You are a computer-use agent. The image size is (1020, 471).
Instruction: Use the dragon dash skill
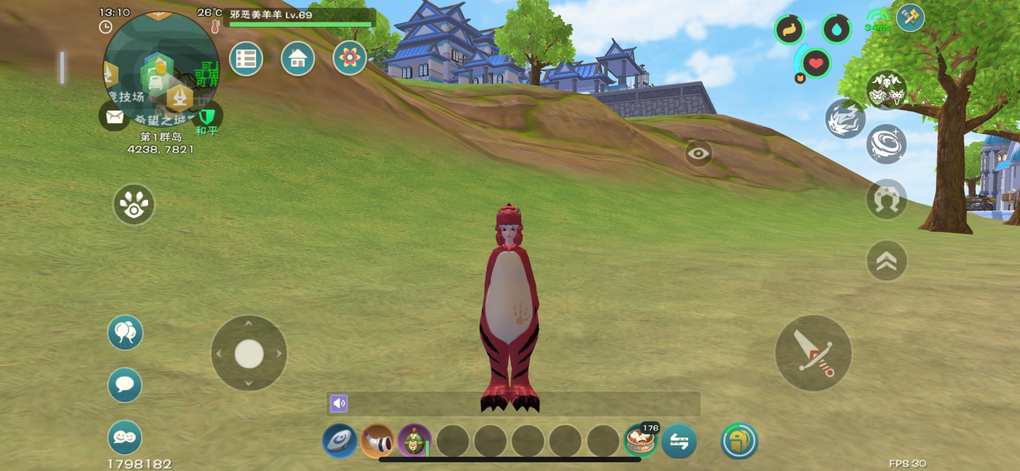click(x=845, y=119)
